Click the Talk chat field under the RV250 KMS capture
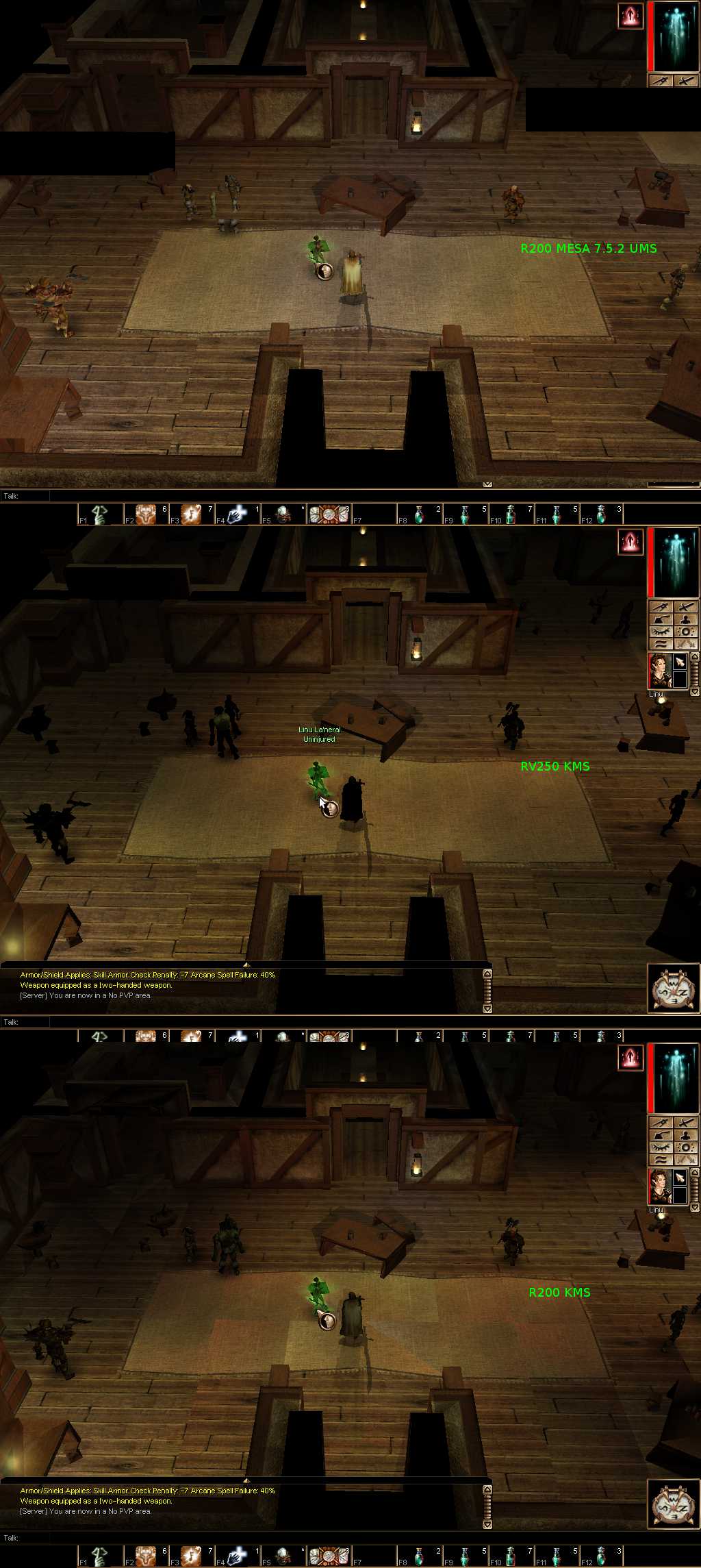Image resolution: width=701 pixels, height=1568 pixels. point(25,1021)
